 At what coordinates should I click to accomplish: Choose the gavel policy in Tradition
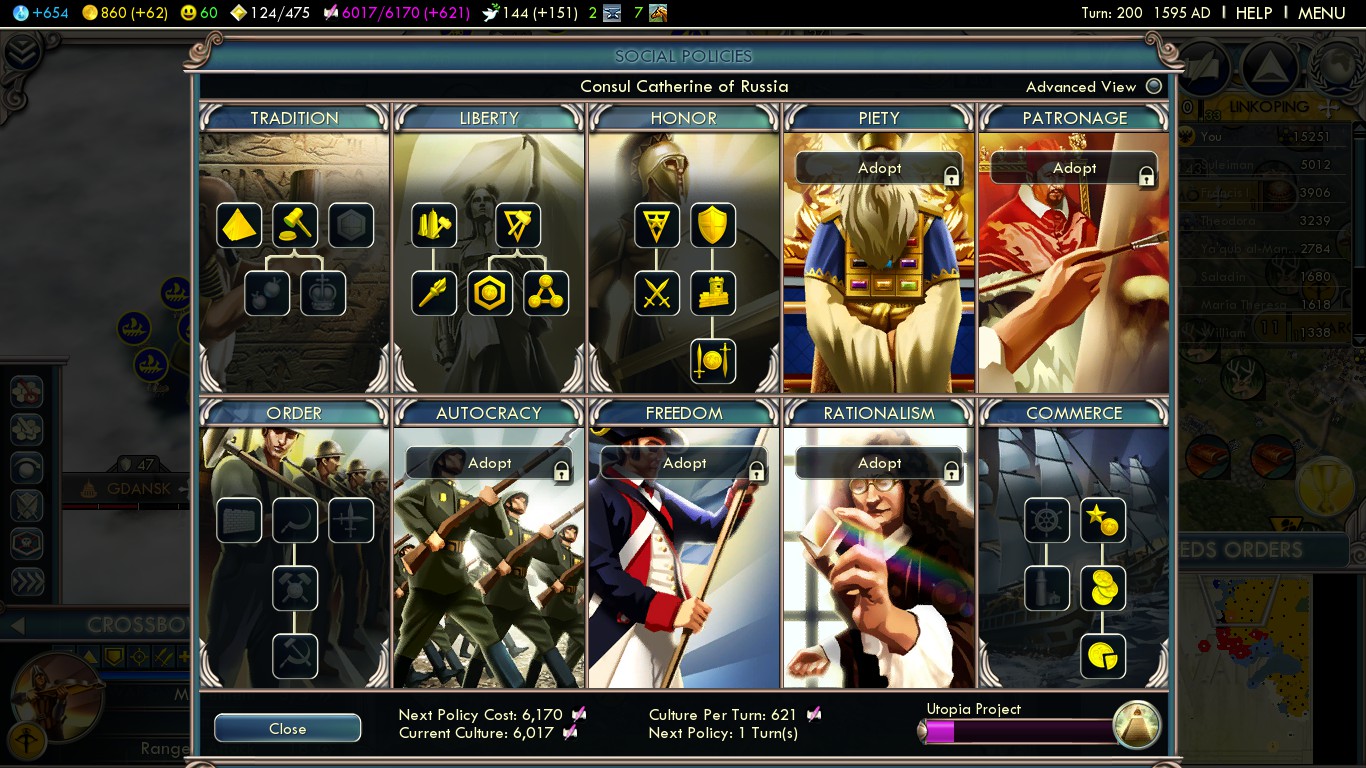[x=295, y=226]
